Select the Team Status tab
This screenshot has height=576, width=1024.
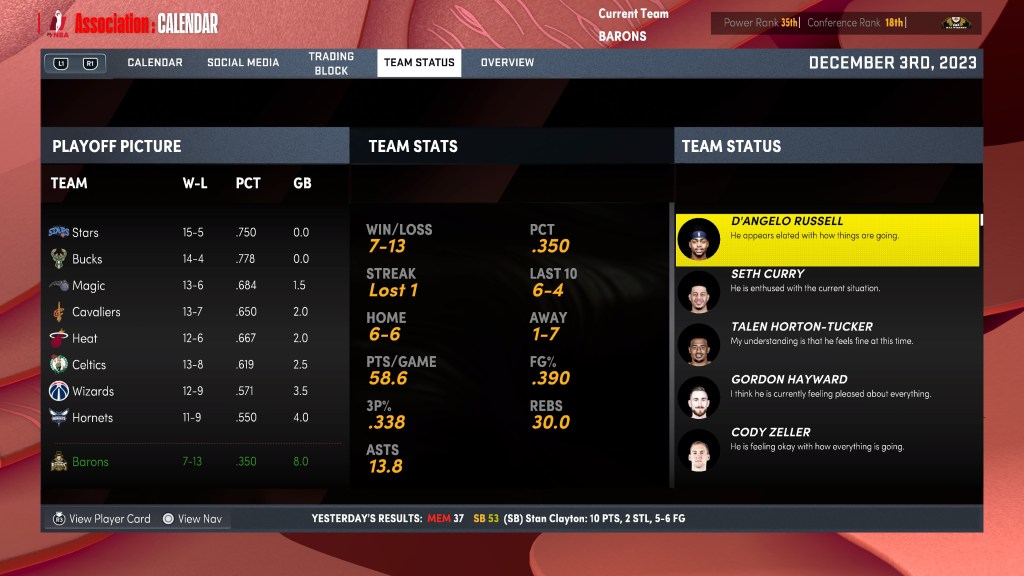tap(419, 62)
